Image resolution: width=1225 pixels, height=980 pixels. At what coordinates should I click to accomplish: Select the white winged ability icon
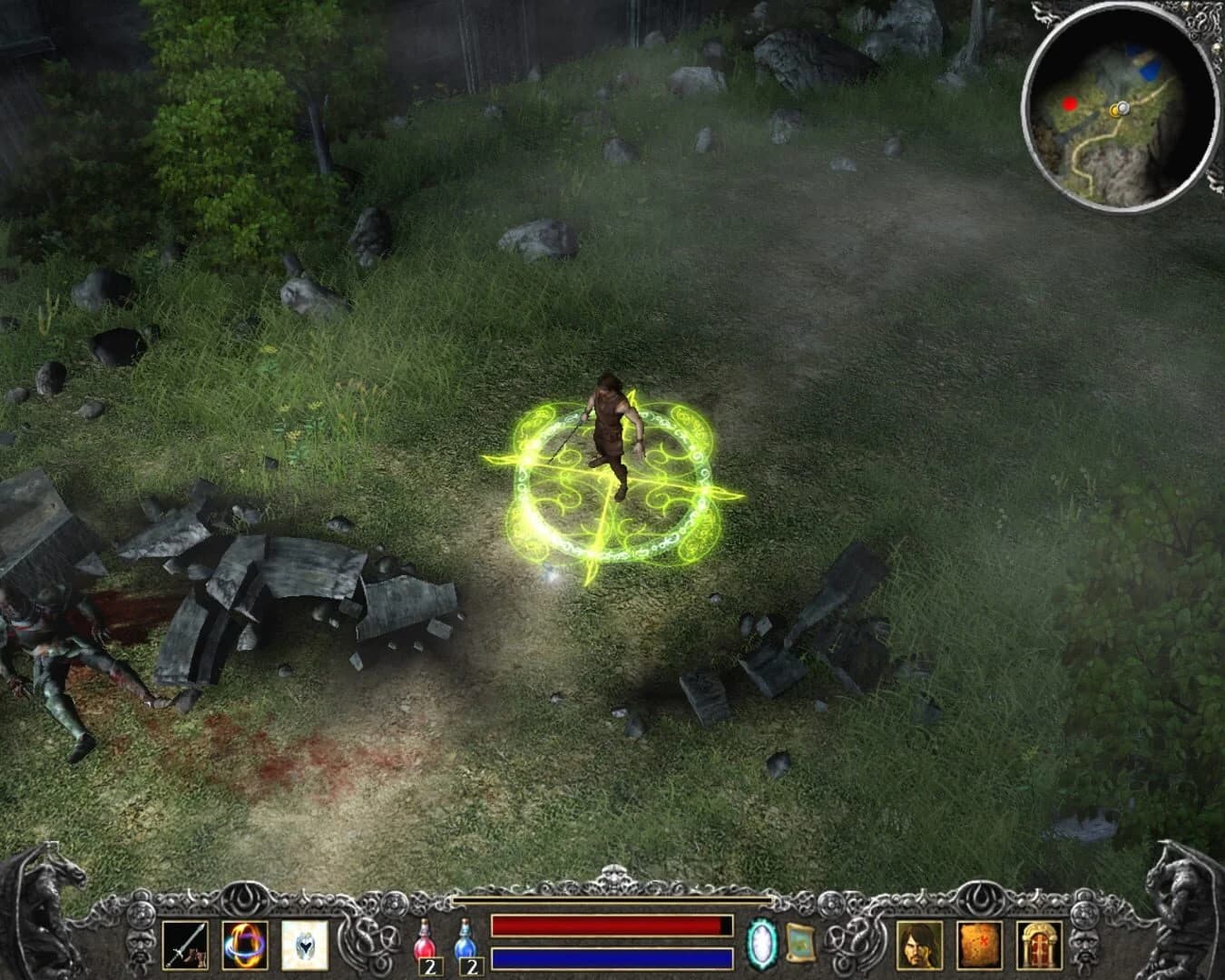tap(307, 945)
